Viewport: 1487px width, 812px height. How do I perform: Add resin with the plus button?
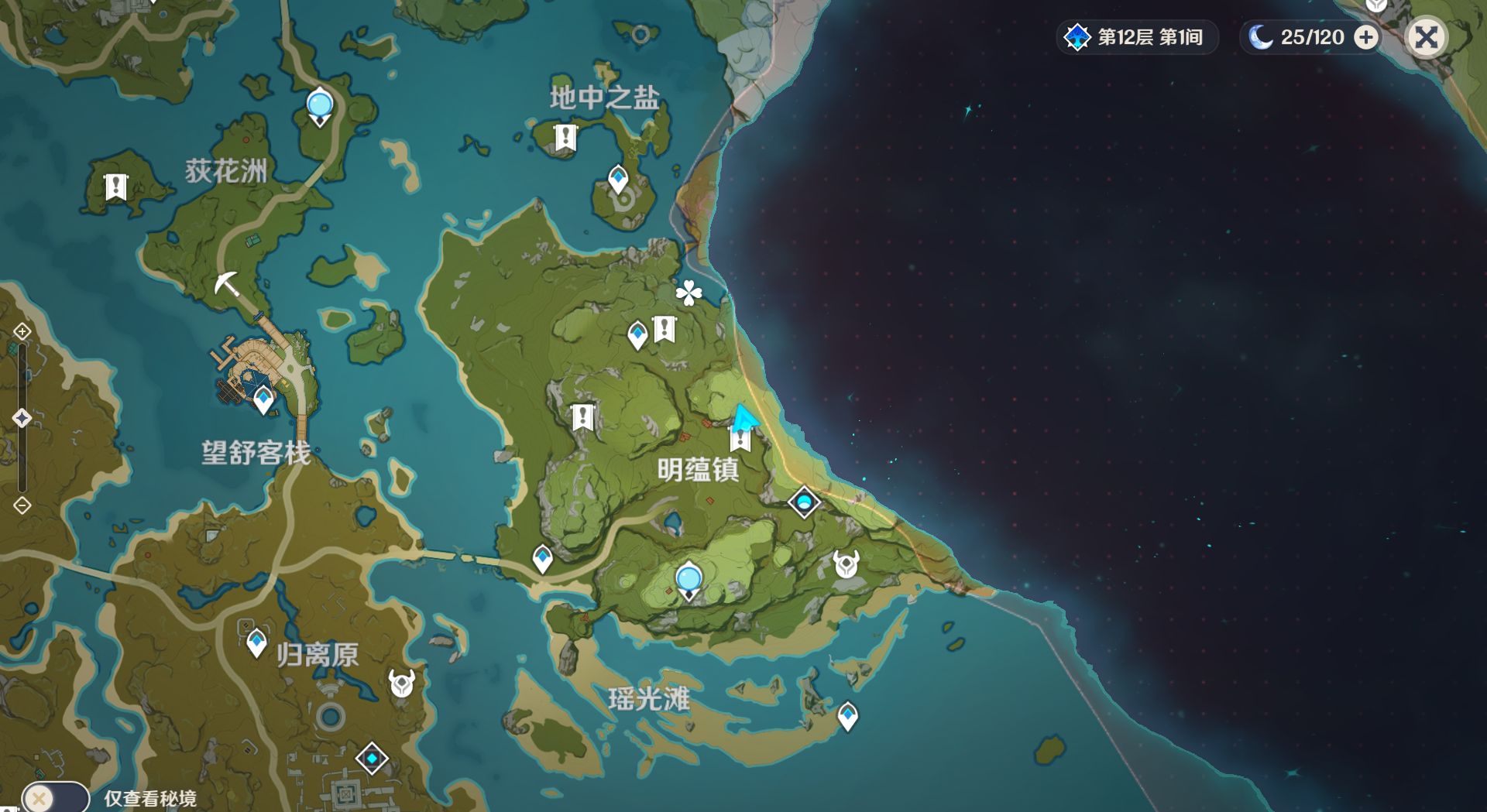(x=1367, y=37)
